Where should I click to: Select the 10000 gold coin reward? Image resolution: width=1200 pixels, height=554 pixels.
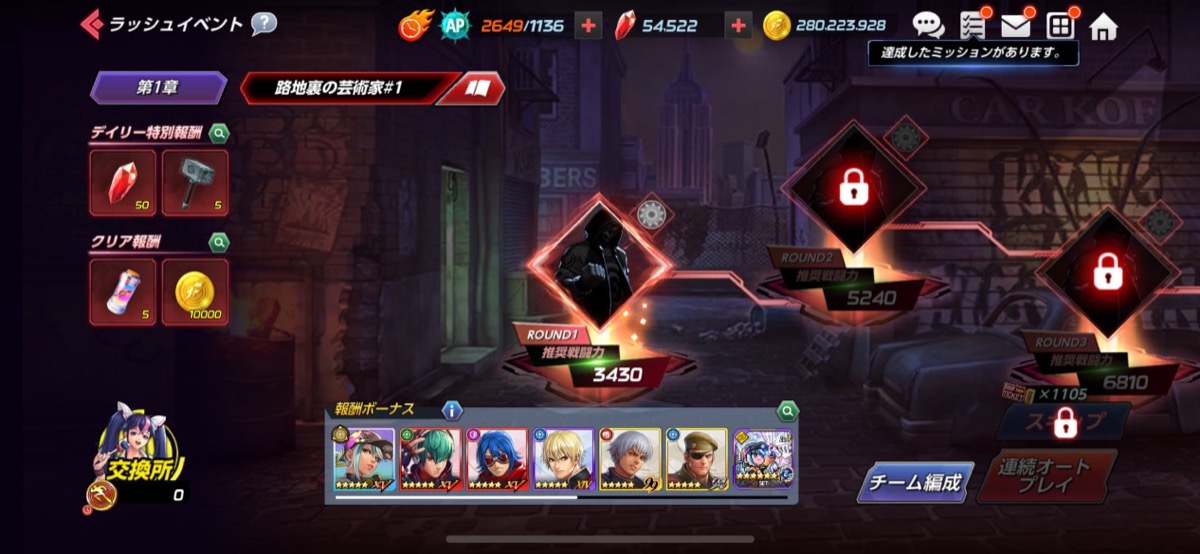tap(195, 292)
